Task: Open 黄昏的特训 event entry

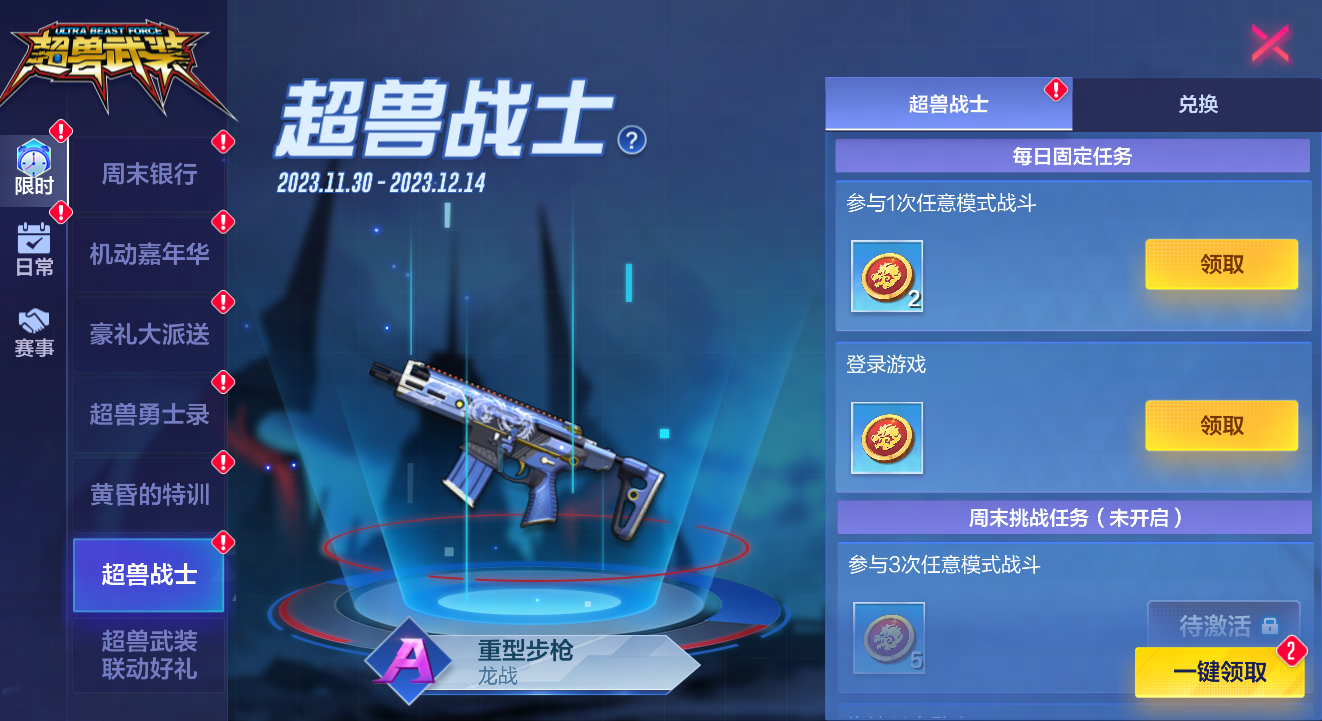Action: click(148, 493)
